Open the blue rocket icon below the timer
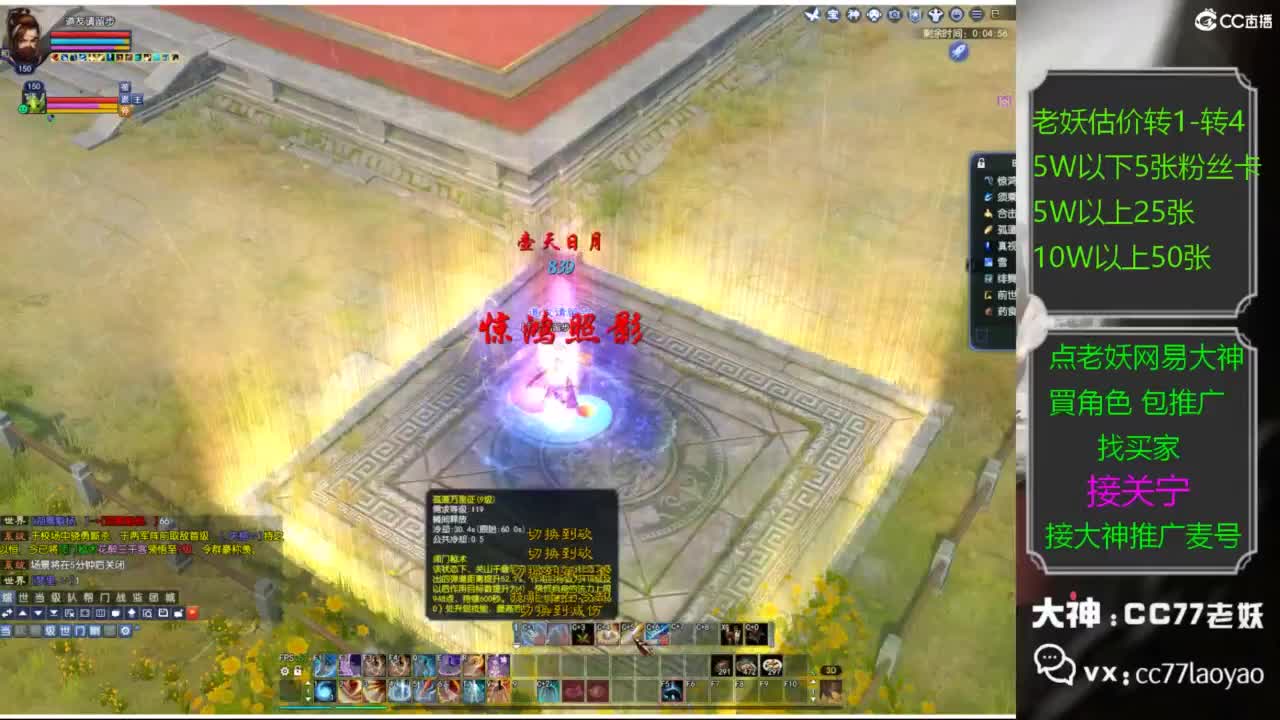 tap(959, 51)
